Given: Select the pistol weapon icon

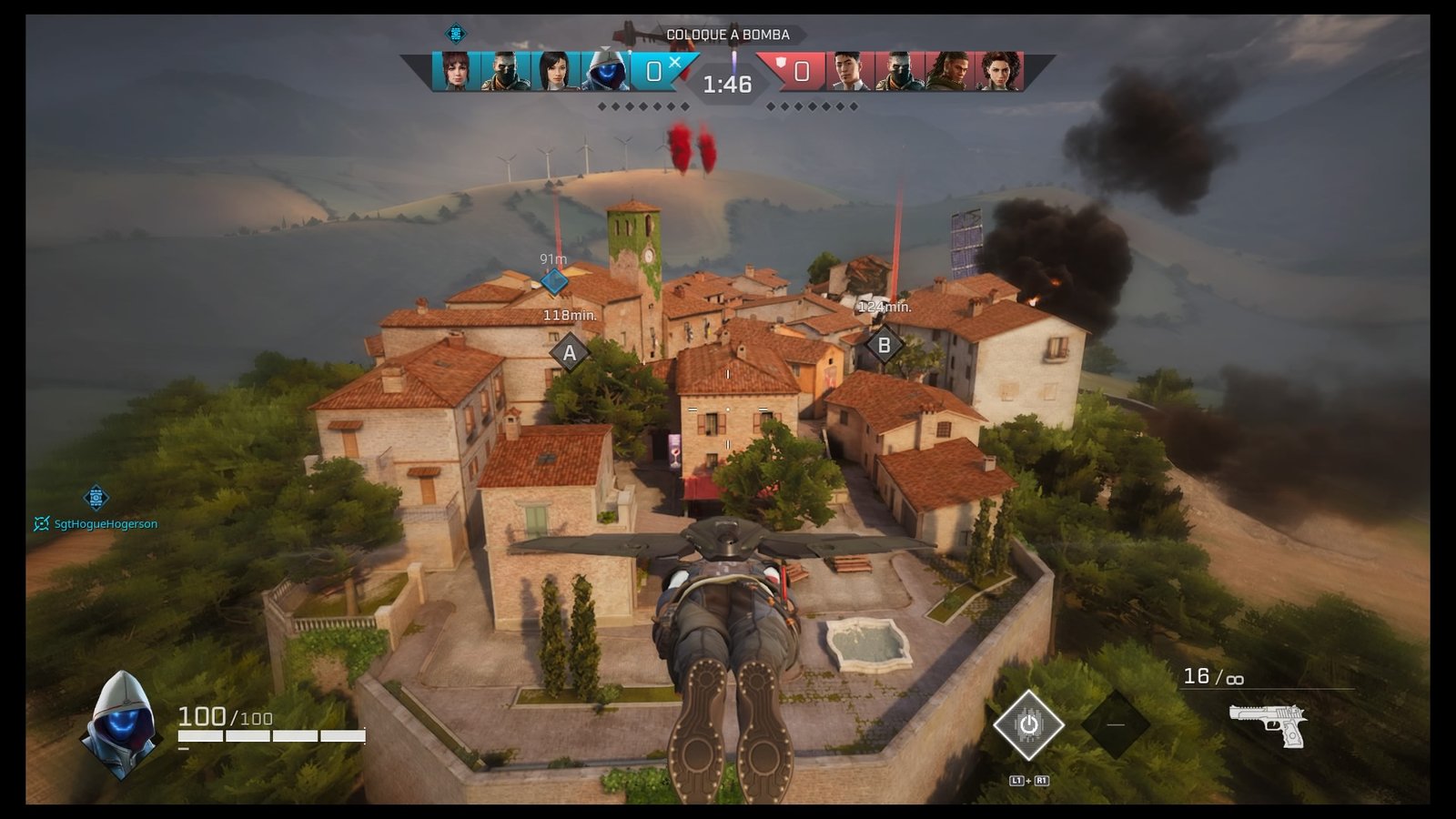Looking at the screenshot, I should pos(1268,724).
